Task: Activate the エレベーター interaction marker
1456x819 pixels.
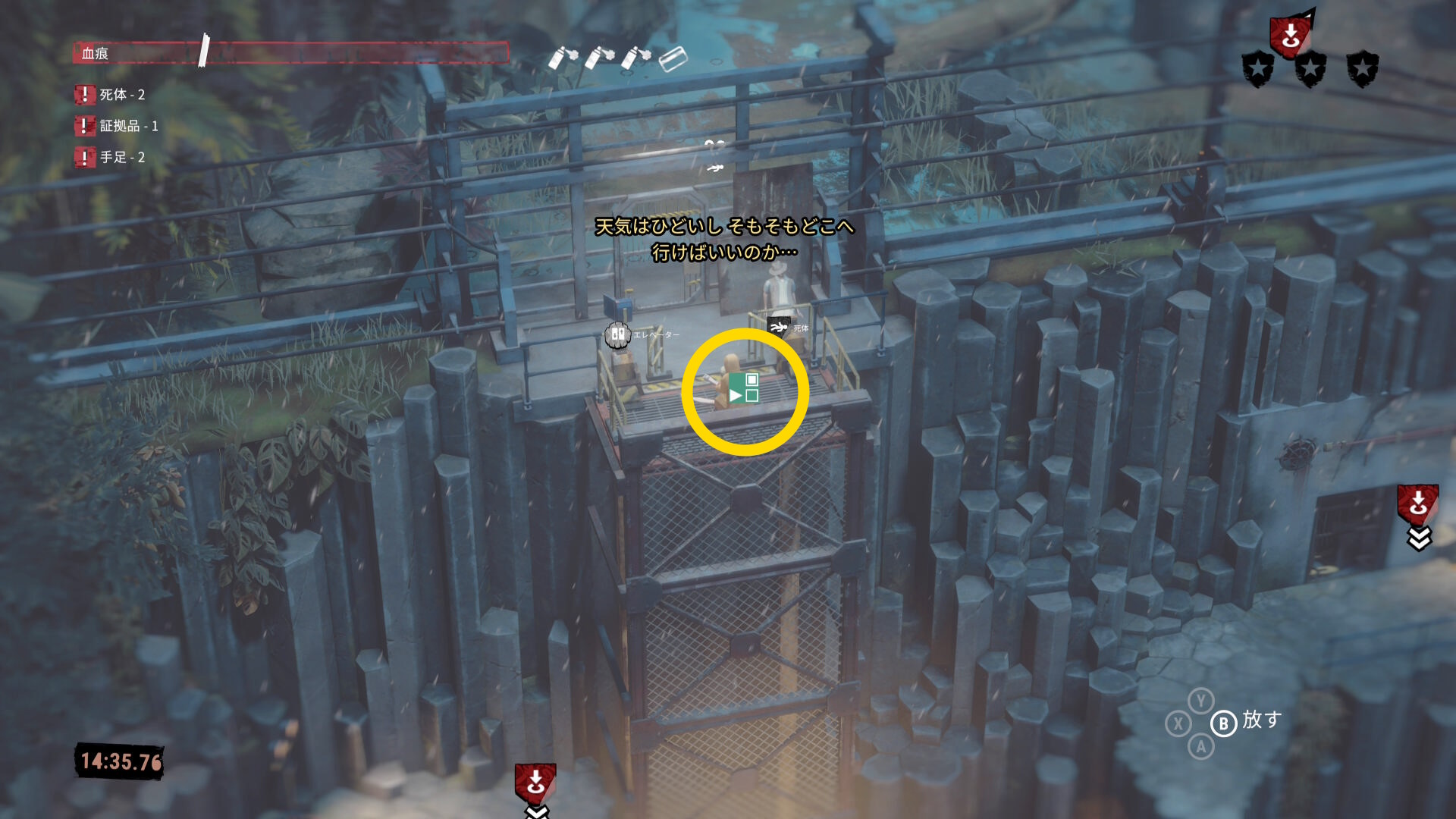Action: [618, 334]
